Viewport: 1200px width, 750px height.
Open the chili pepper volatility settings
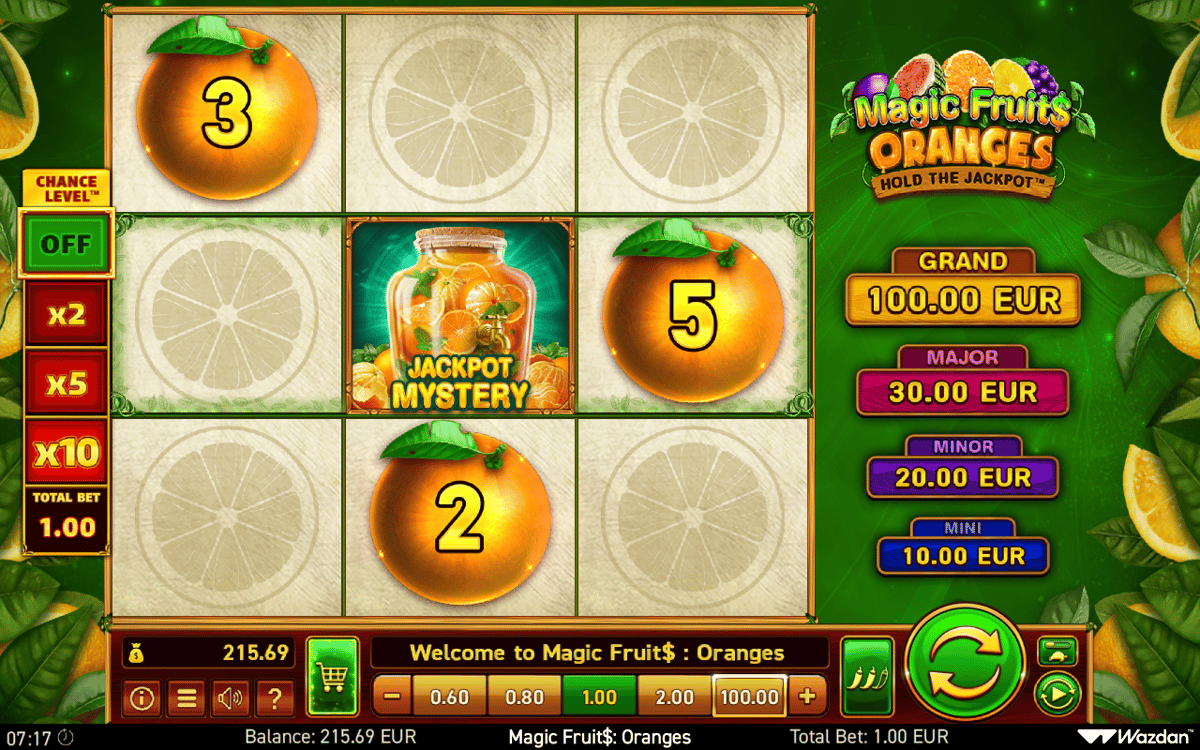coord(866,676)
